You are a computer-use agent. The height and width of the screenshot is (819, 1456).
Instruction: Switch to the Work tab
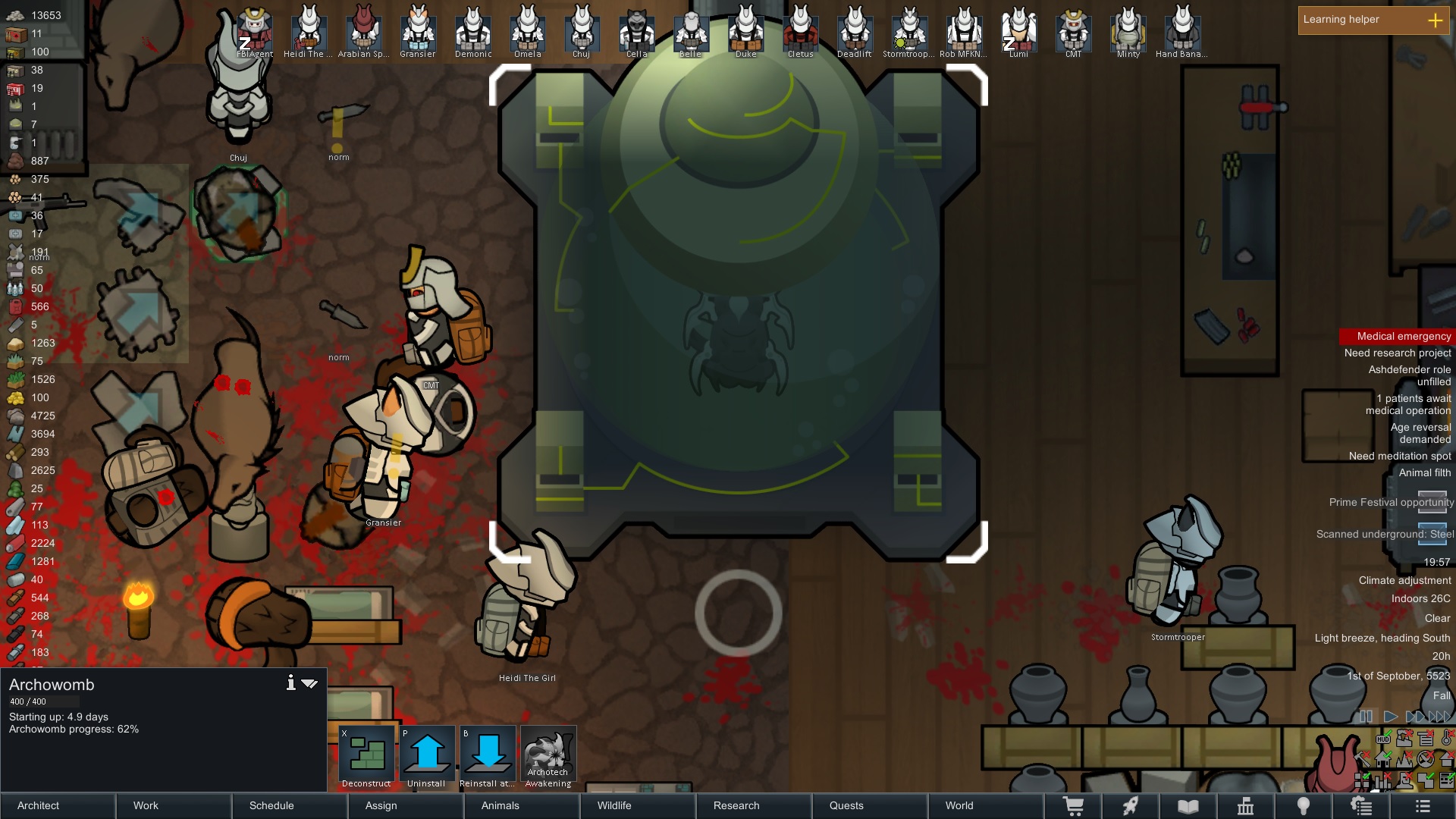(x=174, y=805)
